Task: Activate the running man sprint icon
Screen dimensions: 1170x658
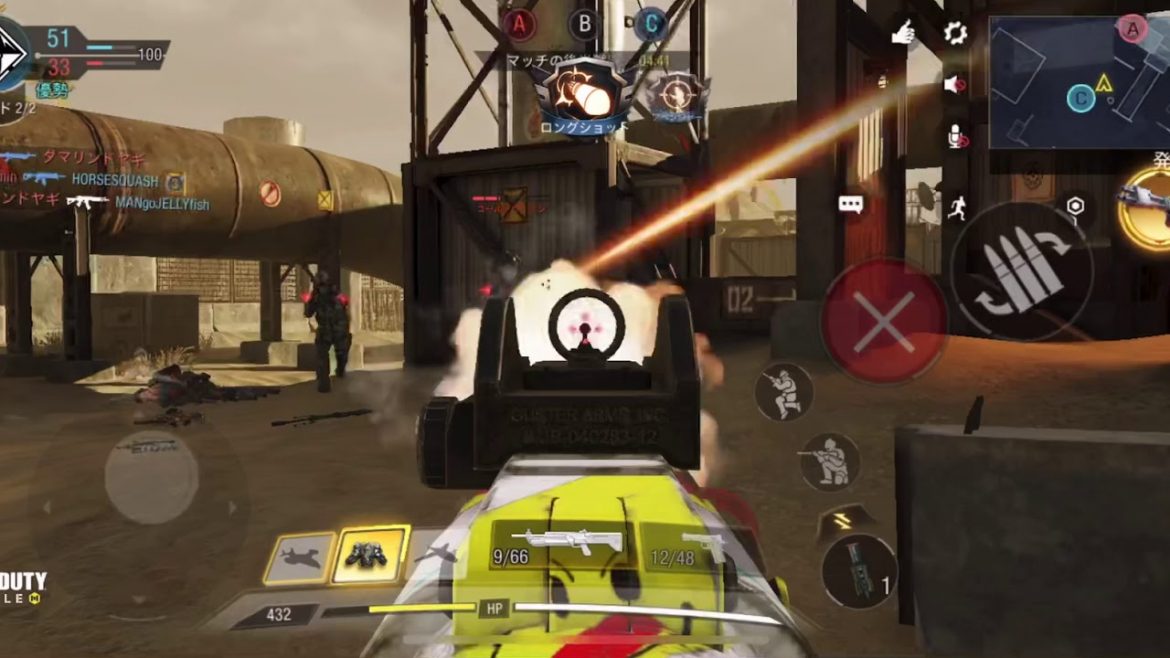Action: pos(955,207)
